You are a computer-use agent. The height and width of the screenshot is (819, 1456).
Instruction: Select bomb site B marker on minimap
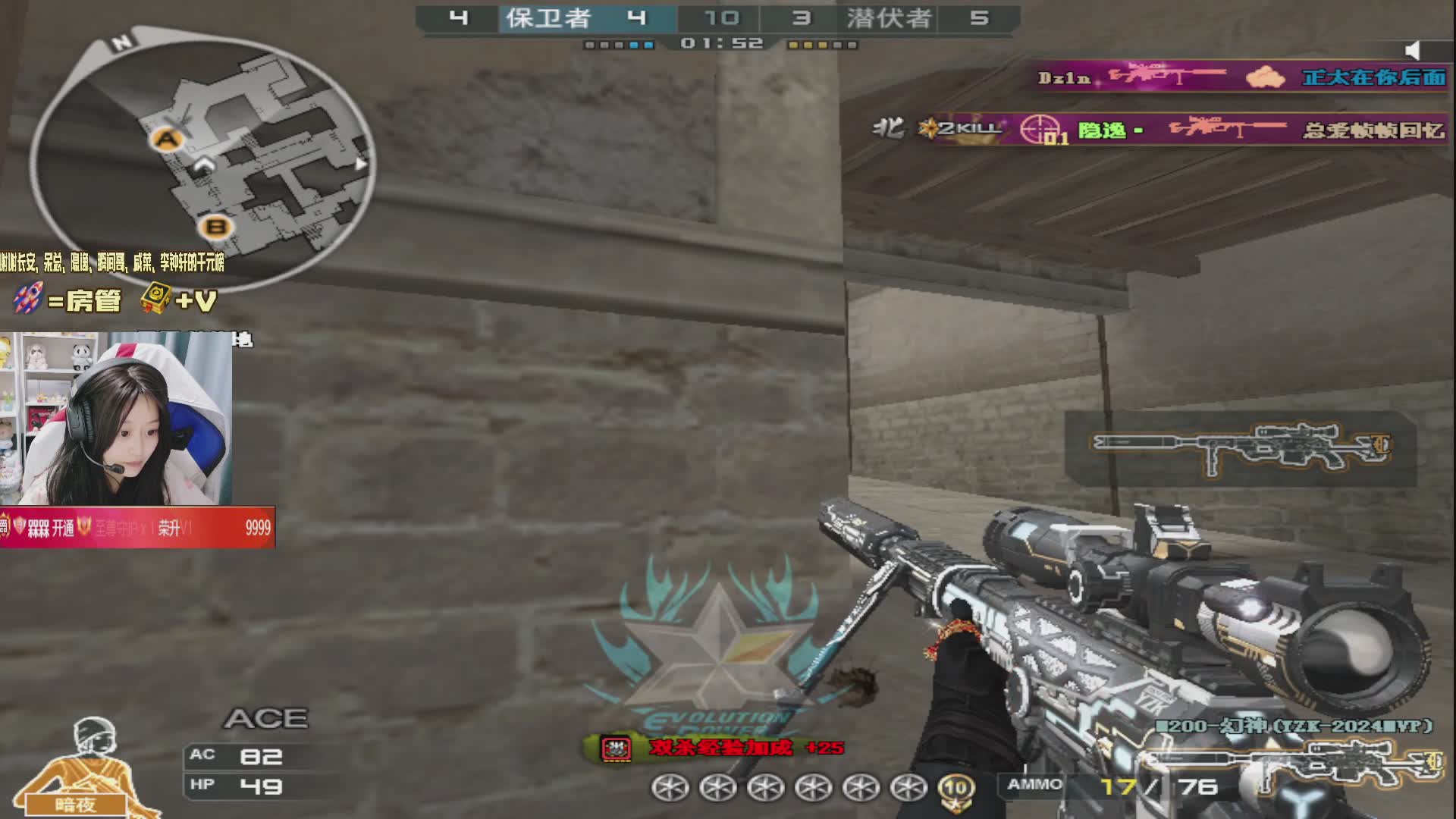216,227
